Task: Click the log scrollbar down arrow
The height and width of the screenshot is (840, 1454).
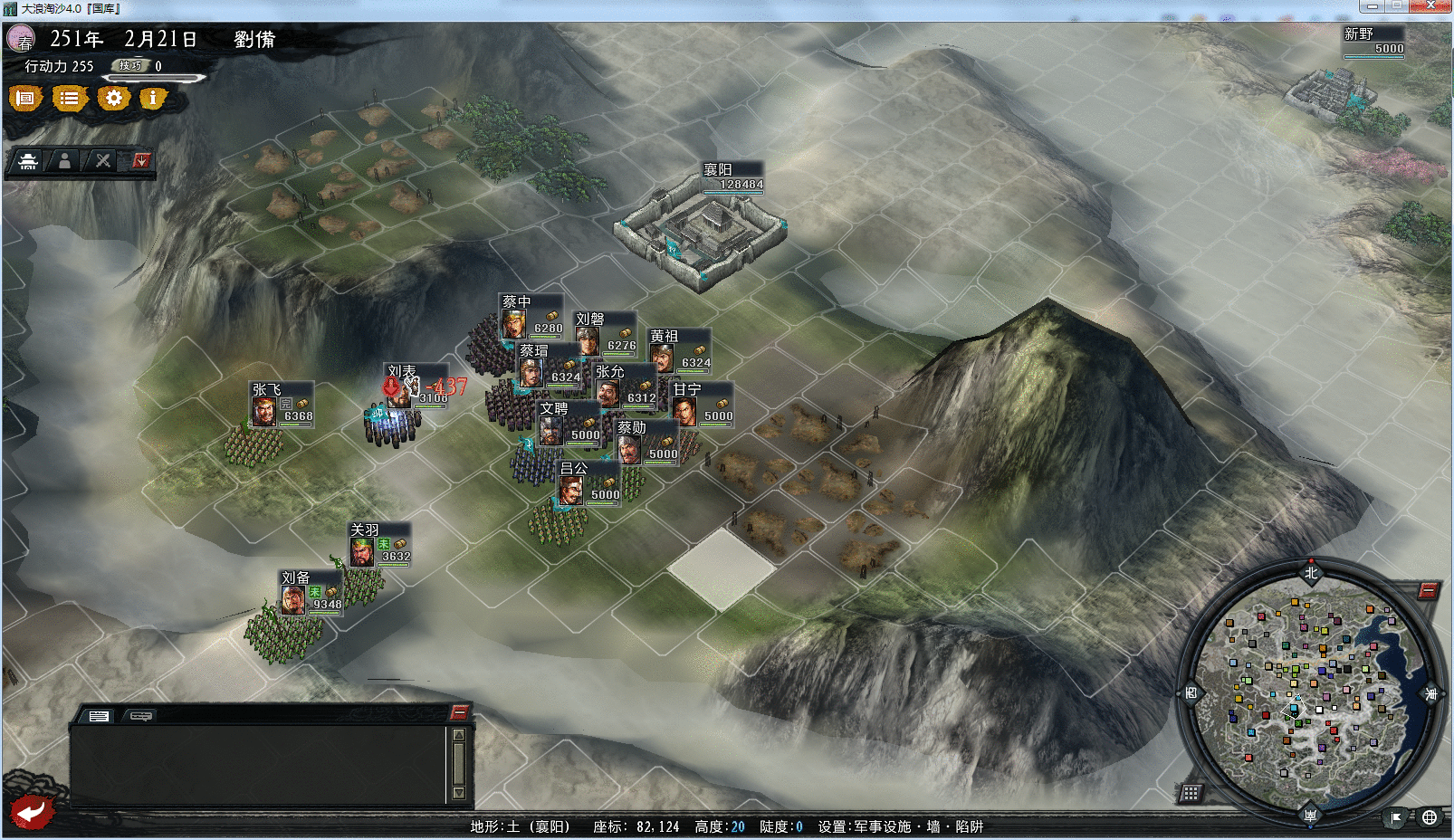Action: click(459, 793)
